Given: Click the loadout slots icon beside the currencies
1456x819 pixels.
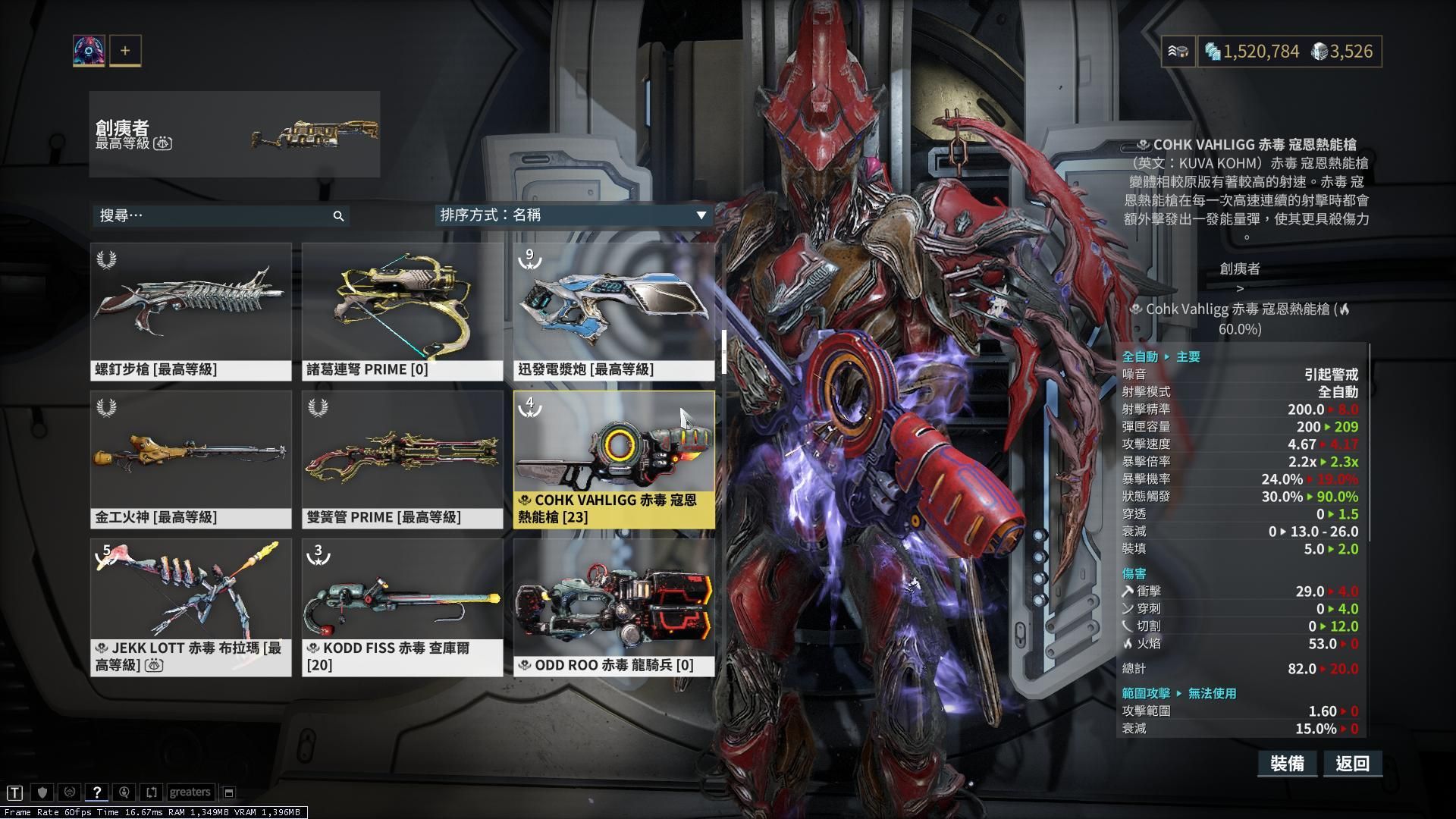Looking at the screenshot, I should pyautogui.click(x=1178, y=52).
